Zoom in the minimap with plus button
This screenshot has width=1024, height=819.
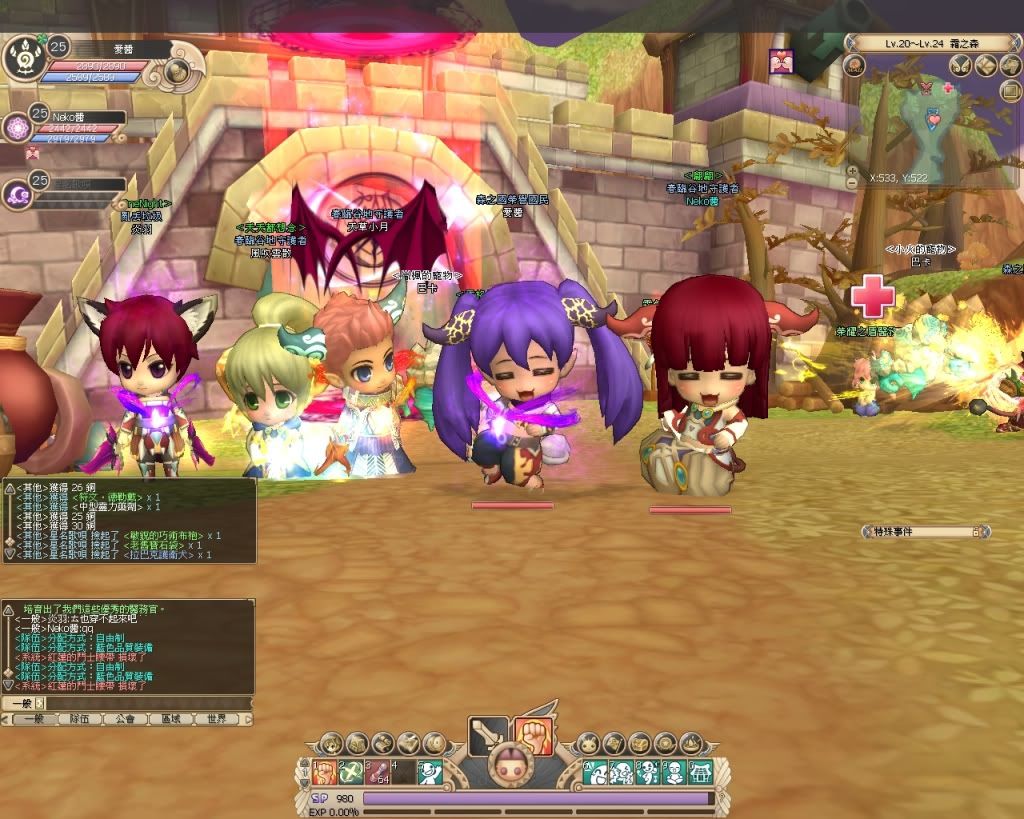tap(852, 170)
